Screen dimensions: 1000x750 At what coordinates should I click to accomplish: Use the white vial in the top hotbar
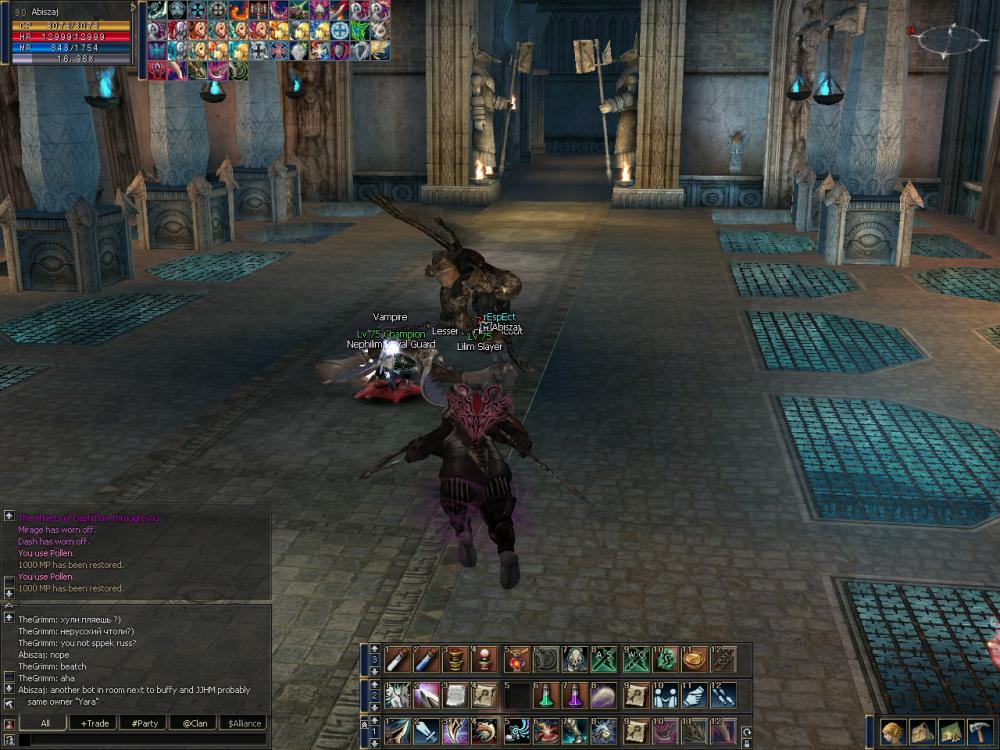(397, 659)
